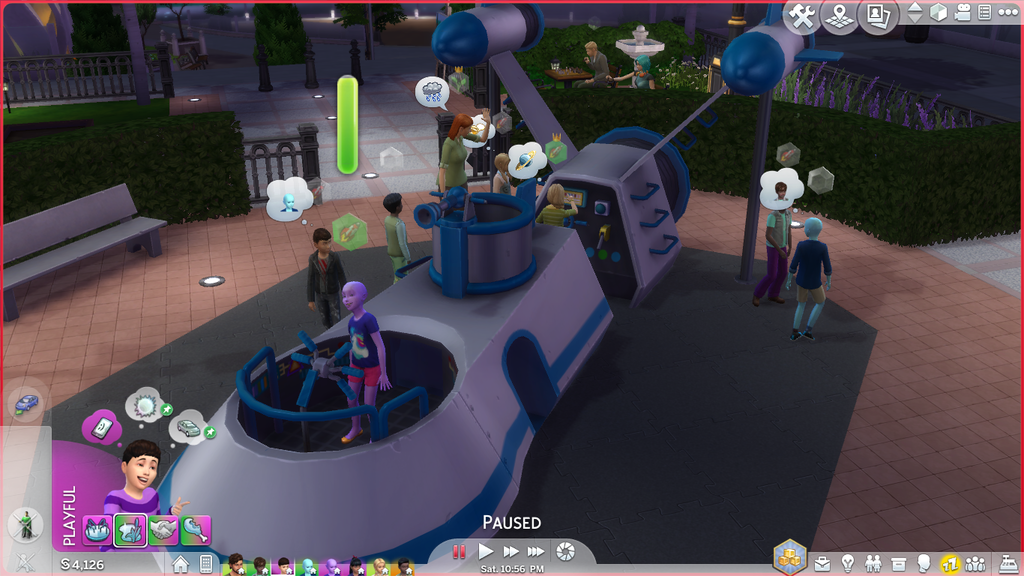Open the phone icon beside the home button
This screenshot has width=1024, height=576.
point(206,564)
